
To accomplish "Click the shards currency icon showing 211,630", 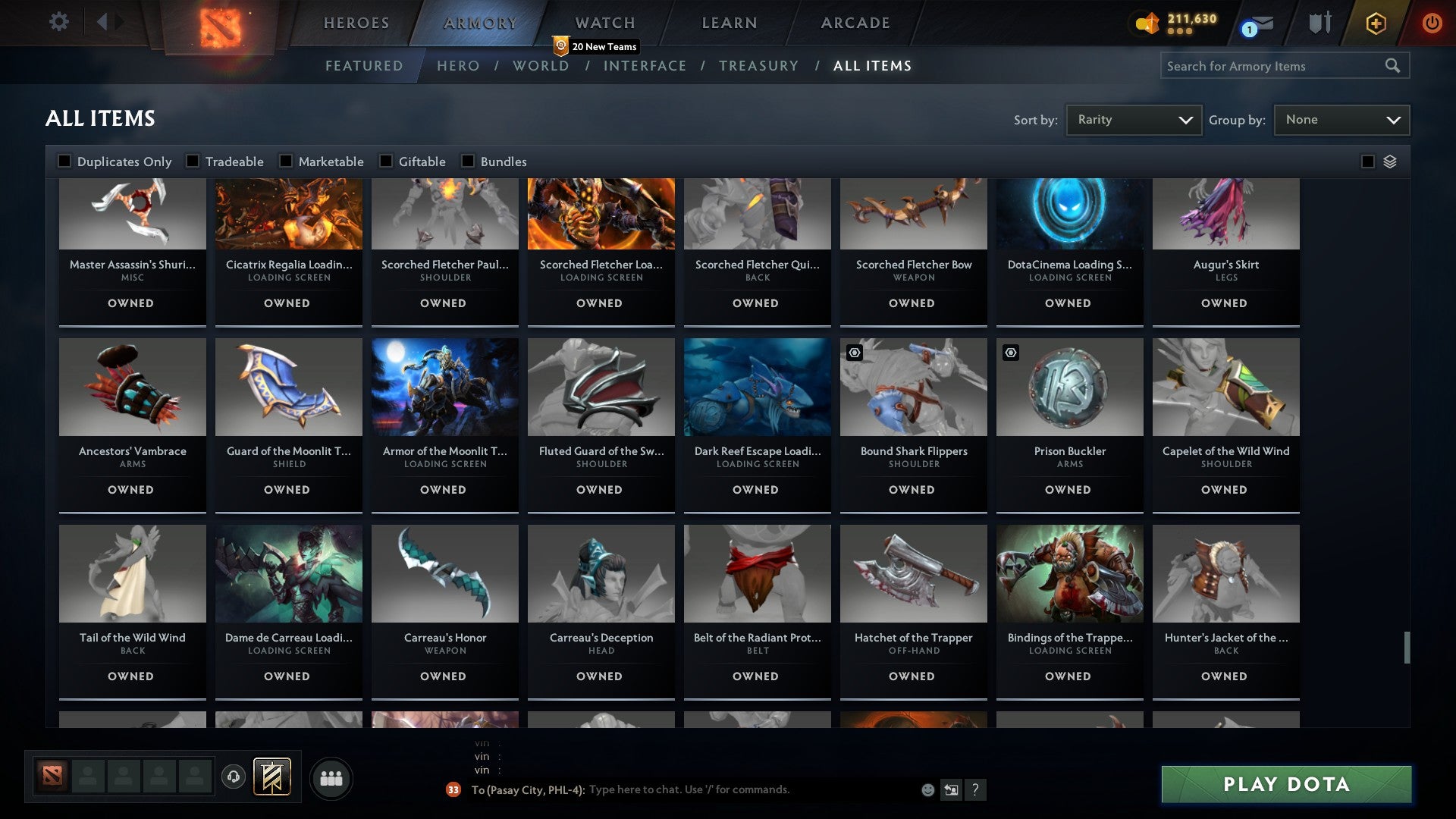I will (x=1147, y=23).
